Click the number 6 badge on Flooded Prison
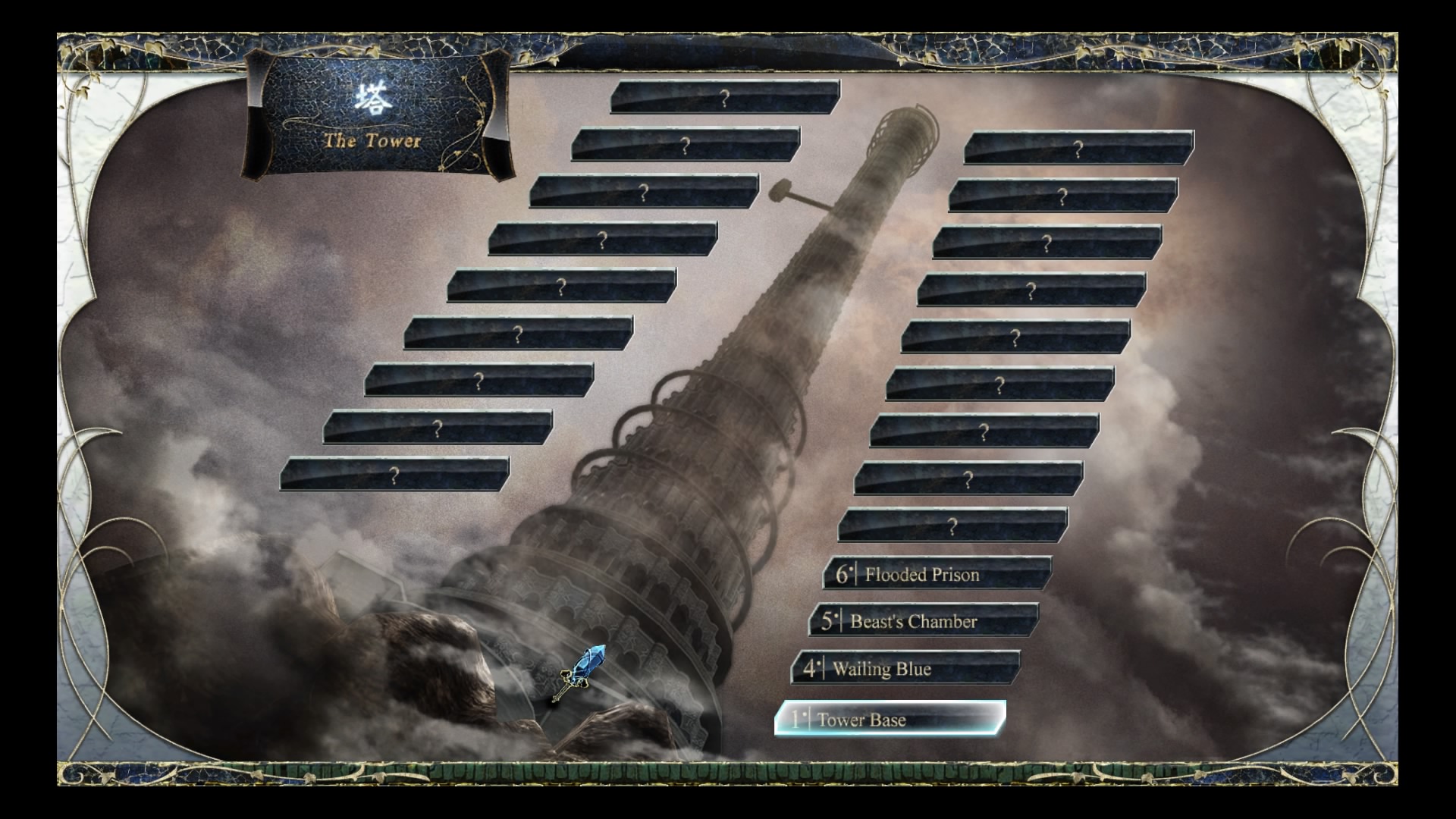The image size is (1456, 819). [842, 576]
